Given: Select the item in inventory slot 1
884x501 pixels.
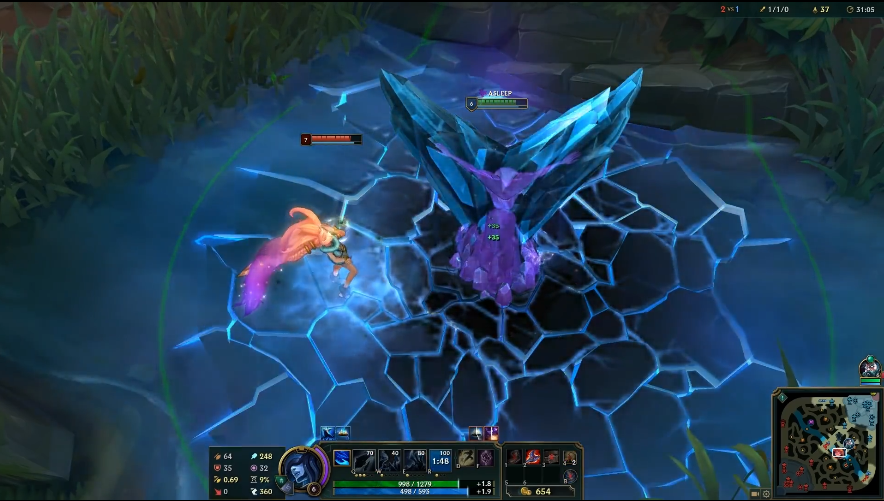Looking at the screenshot, I should [514, 458].
